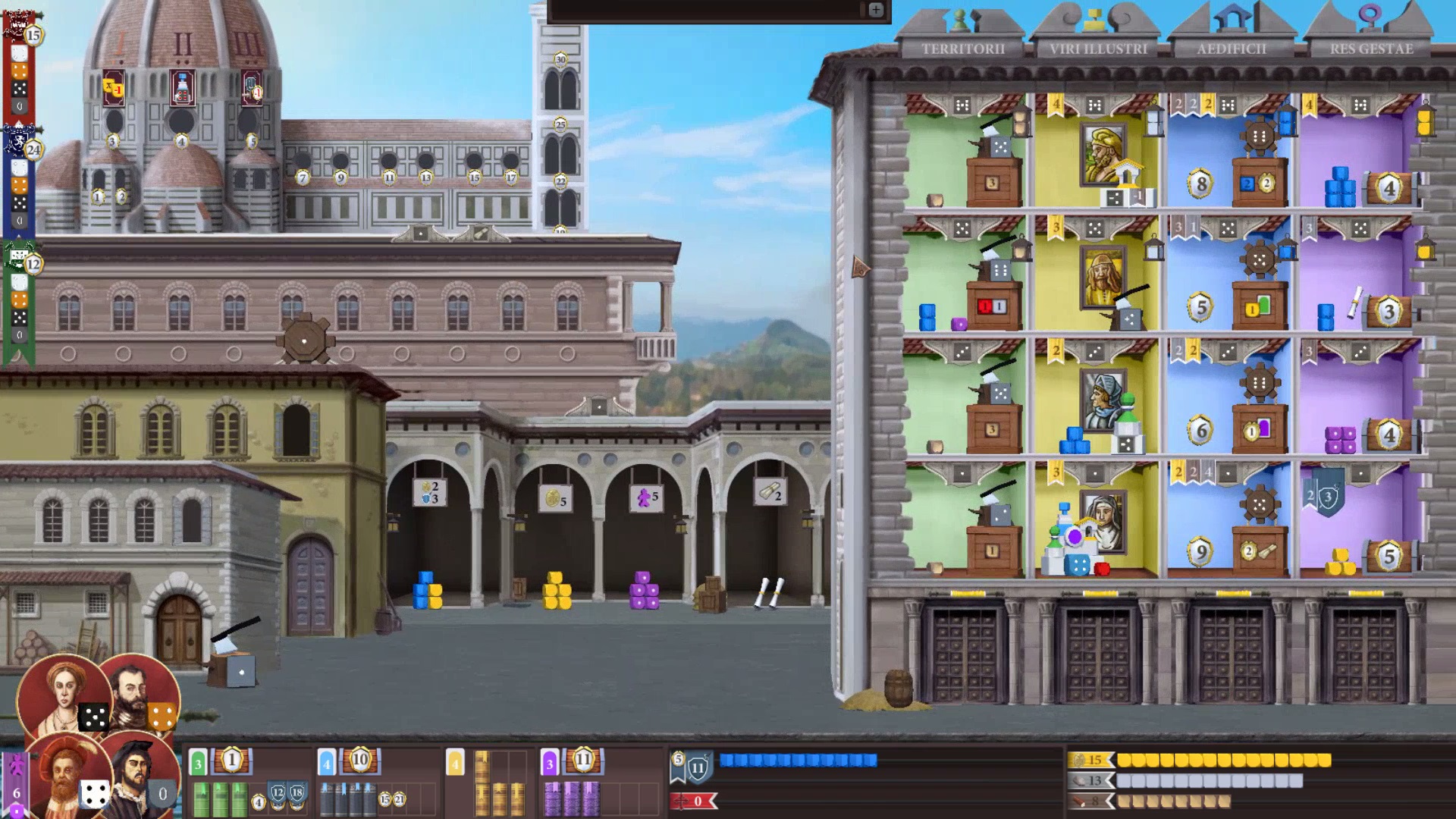Click excommunication tile I on the cathedral
Viewport: 1456px width, 819px height.
coord(114,89)
